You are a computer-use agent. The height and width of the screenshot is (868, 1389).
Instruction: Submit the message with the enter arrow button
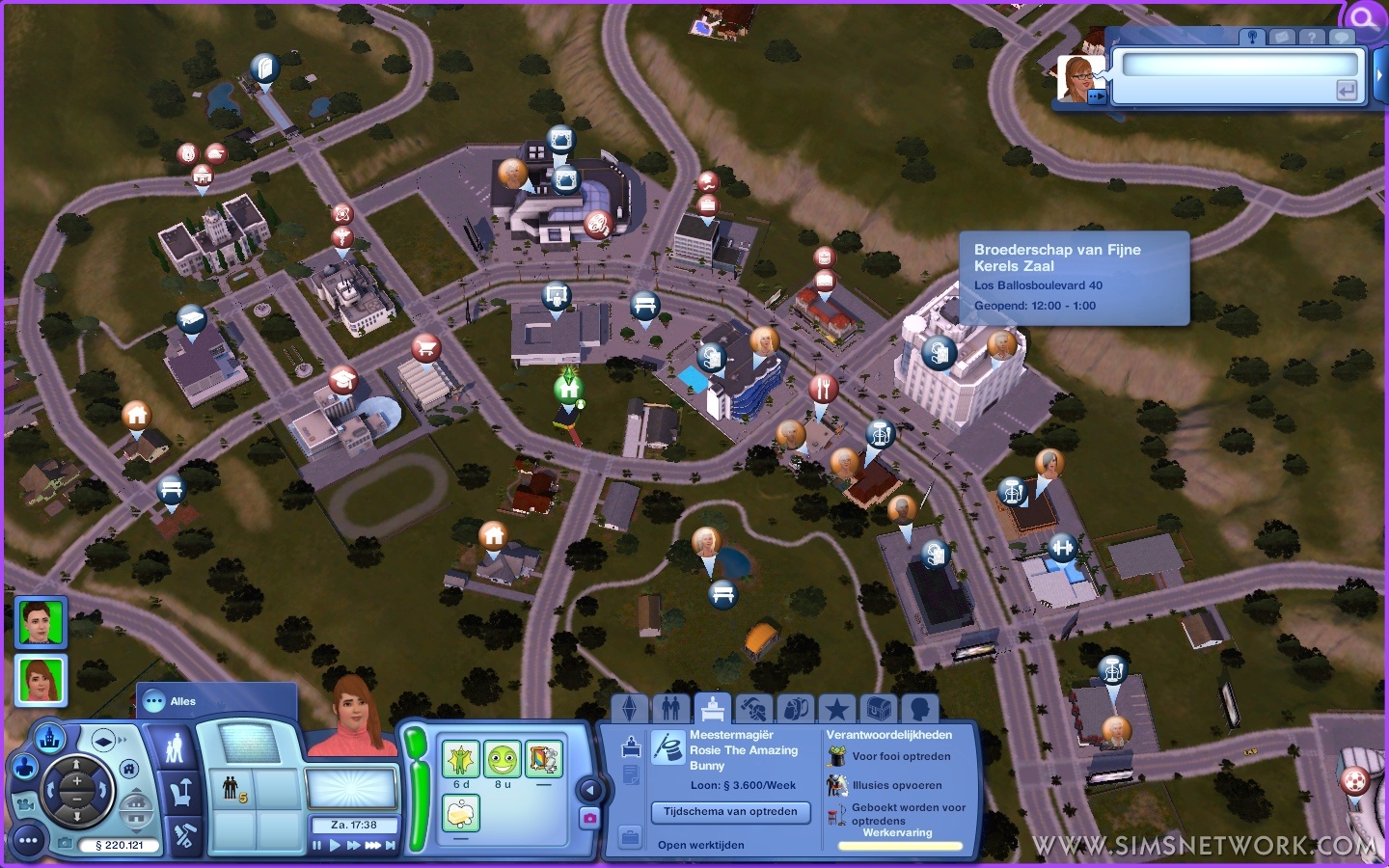pos(1346,91)
